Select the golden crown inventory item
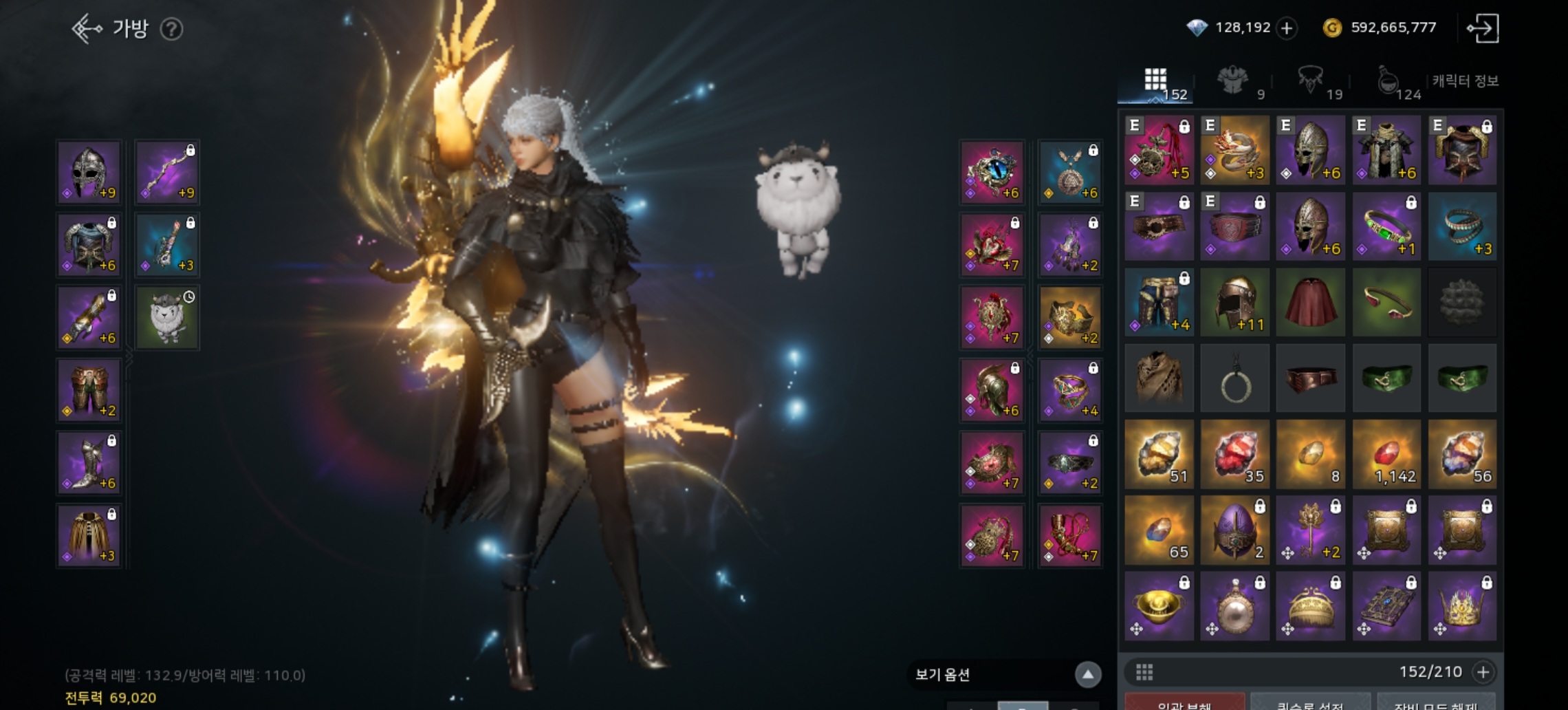The width and height of the screenshot is (1568, 710). coord(1462,605)
